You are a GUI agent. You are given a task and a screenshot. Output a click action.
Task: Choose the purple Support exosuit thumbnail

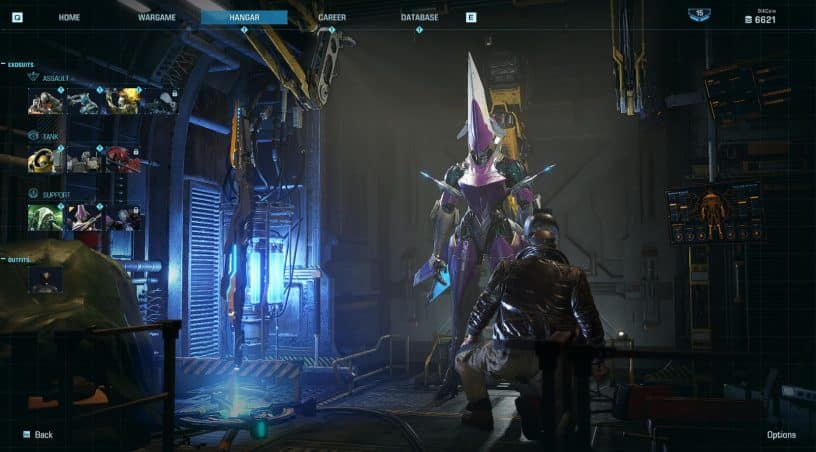tap(84, 217)
